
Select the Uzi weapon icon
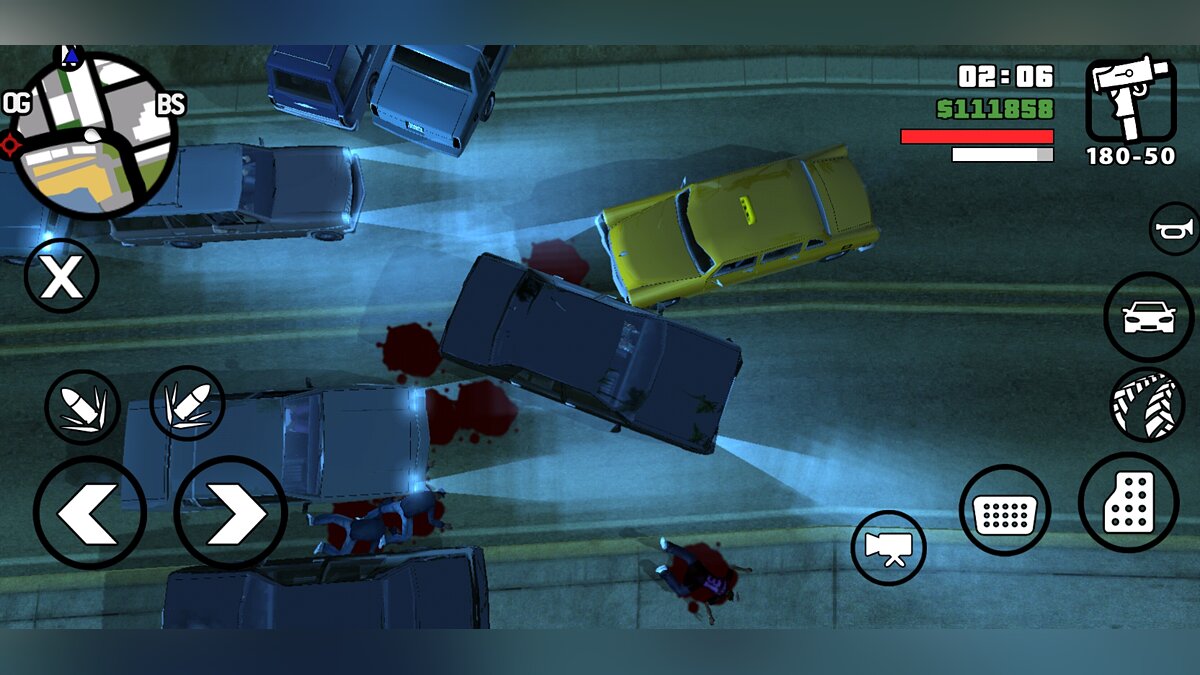[x=1130, y=98]
